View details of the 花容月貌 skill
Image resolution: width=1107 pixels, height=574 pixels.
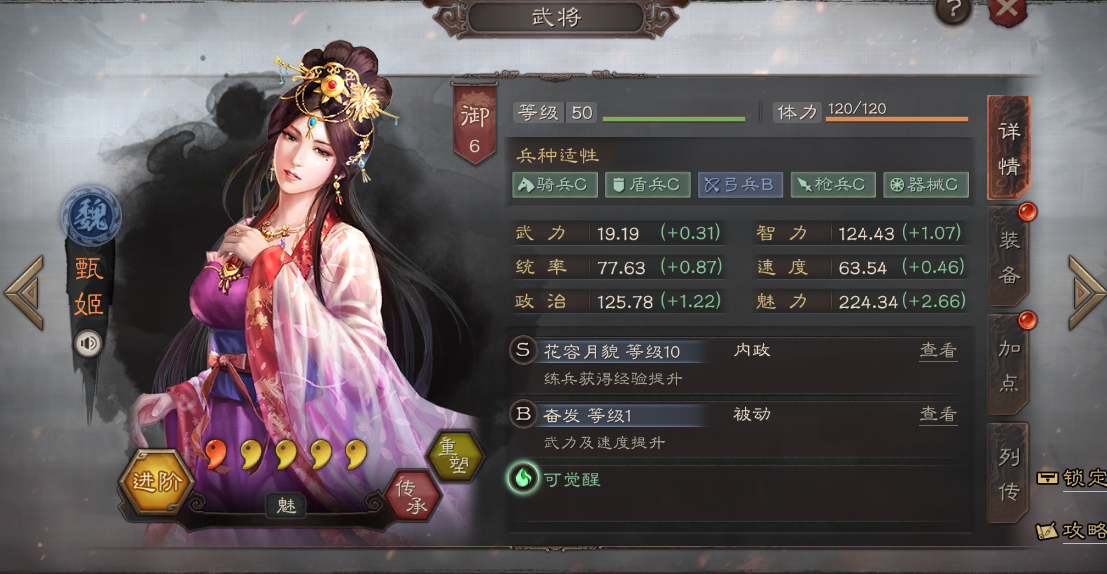[x=938, y=351]
